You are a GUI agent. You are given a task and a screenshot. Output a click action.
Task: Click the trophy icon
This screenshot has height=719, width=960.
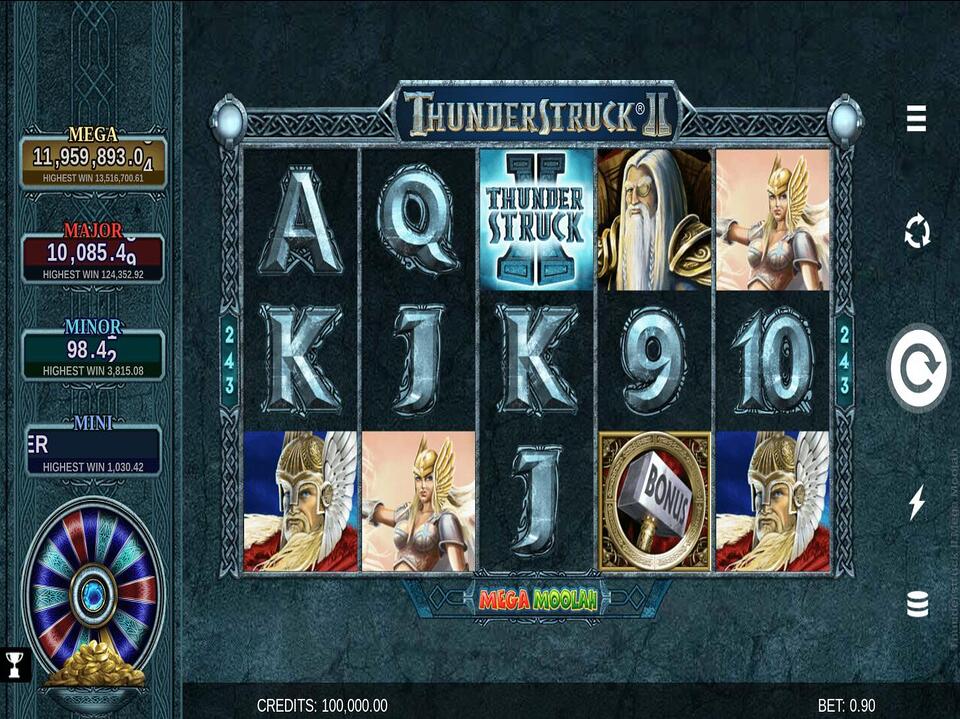14,662
